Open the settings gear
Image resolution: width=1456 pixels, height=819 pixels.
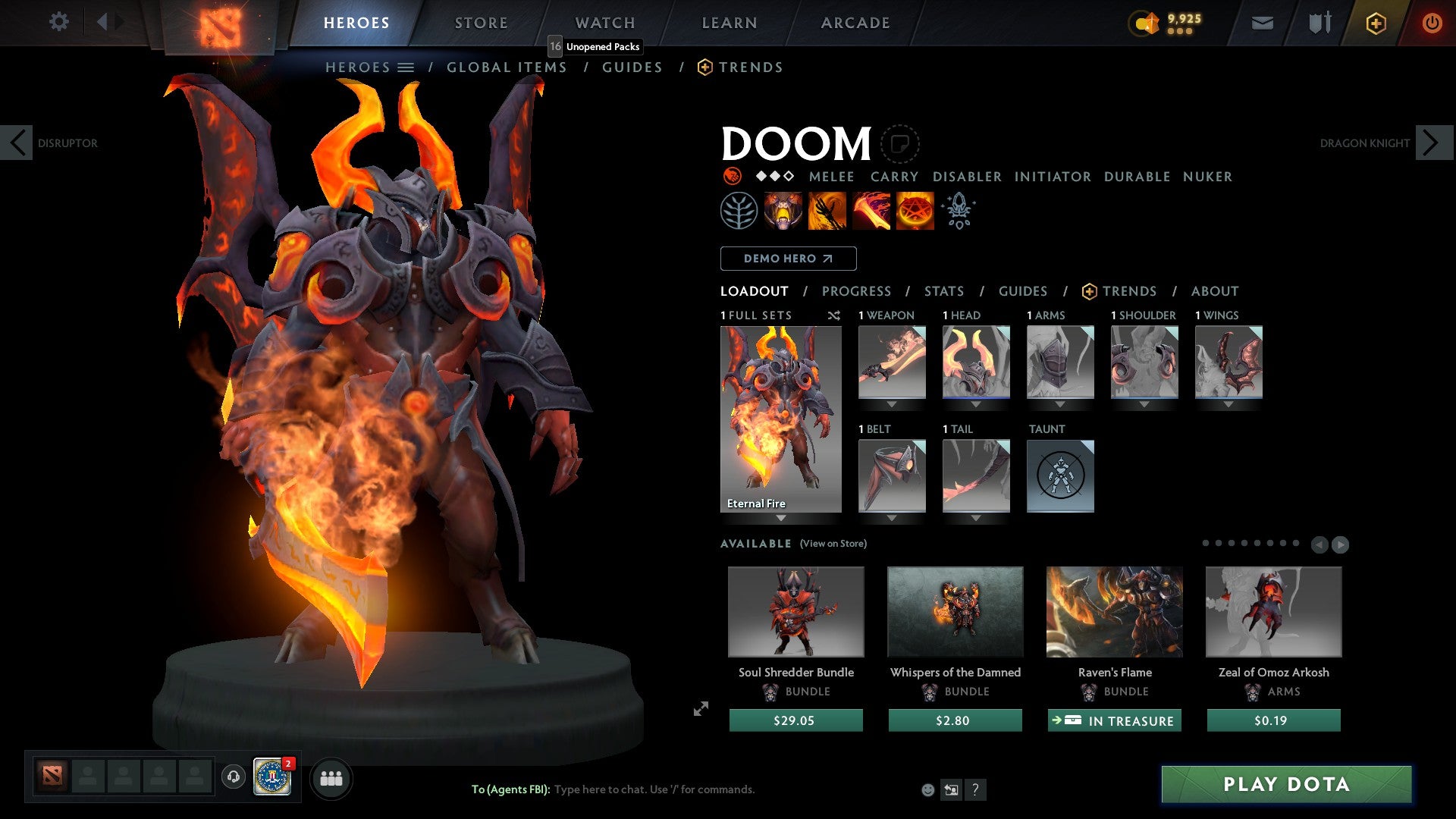tap(58, 22)
